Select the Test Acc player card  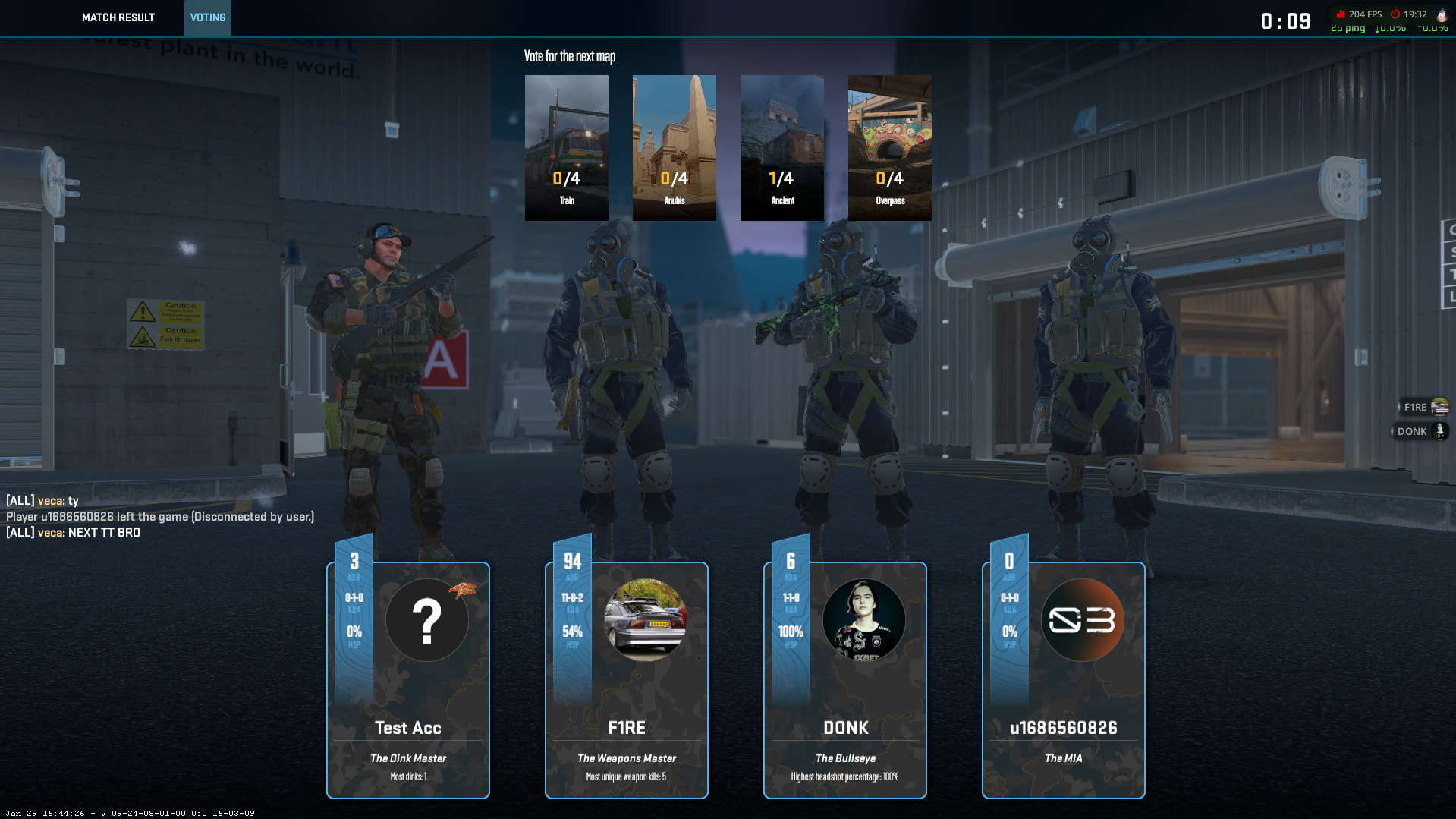click(x=408, y=680)
